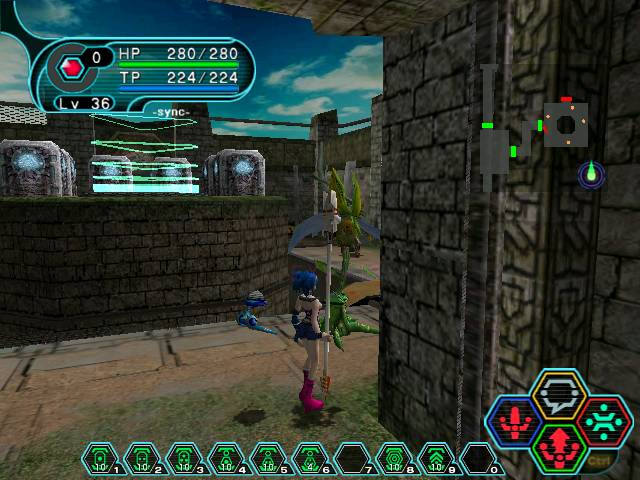Use the item in hotbar slot 4

point(226,460)
